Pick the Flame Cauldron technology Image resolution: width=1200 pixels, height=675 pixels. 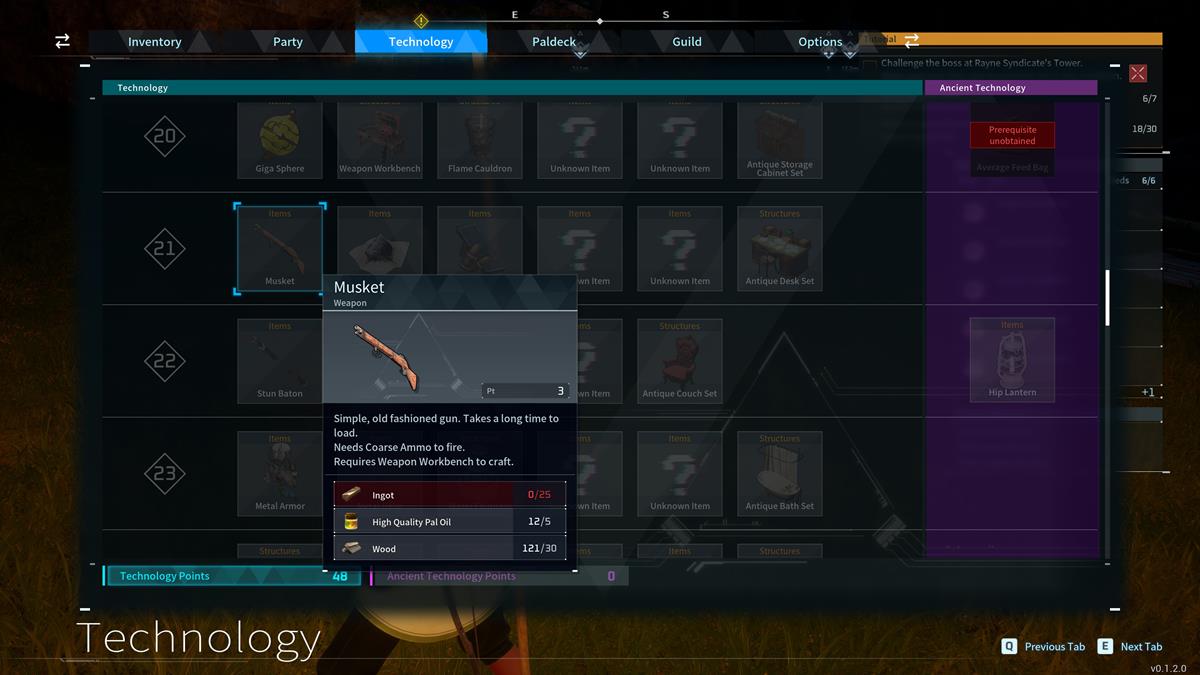point(480,138)
